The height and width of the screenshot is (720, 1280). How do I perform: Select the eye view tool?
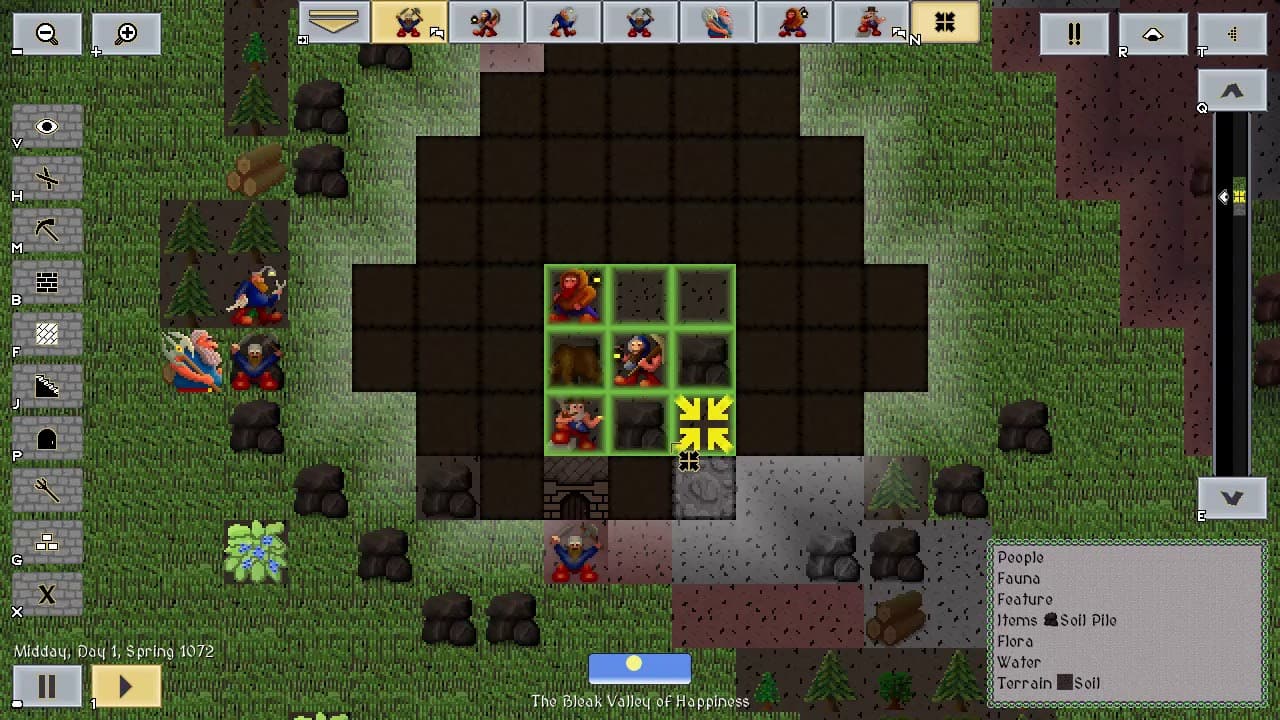click(x=47, y=127)
